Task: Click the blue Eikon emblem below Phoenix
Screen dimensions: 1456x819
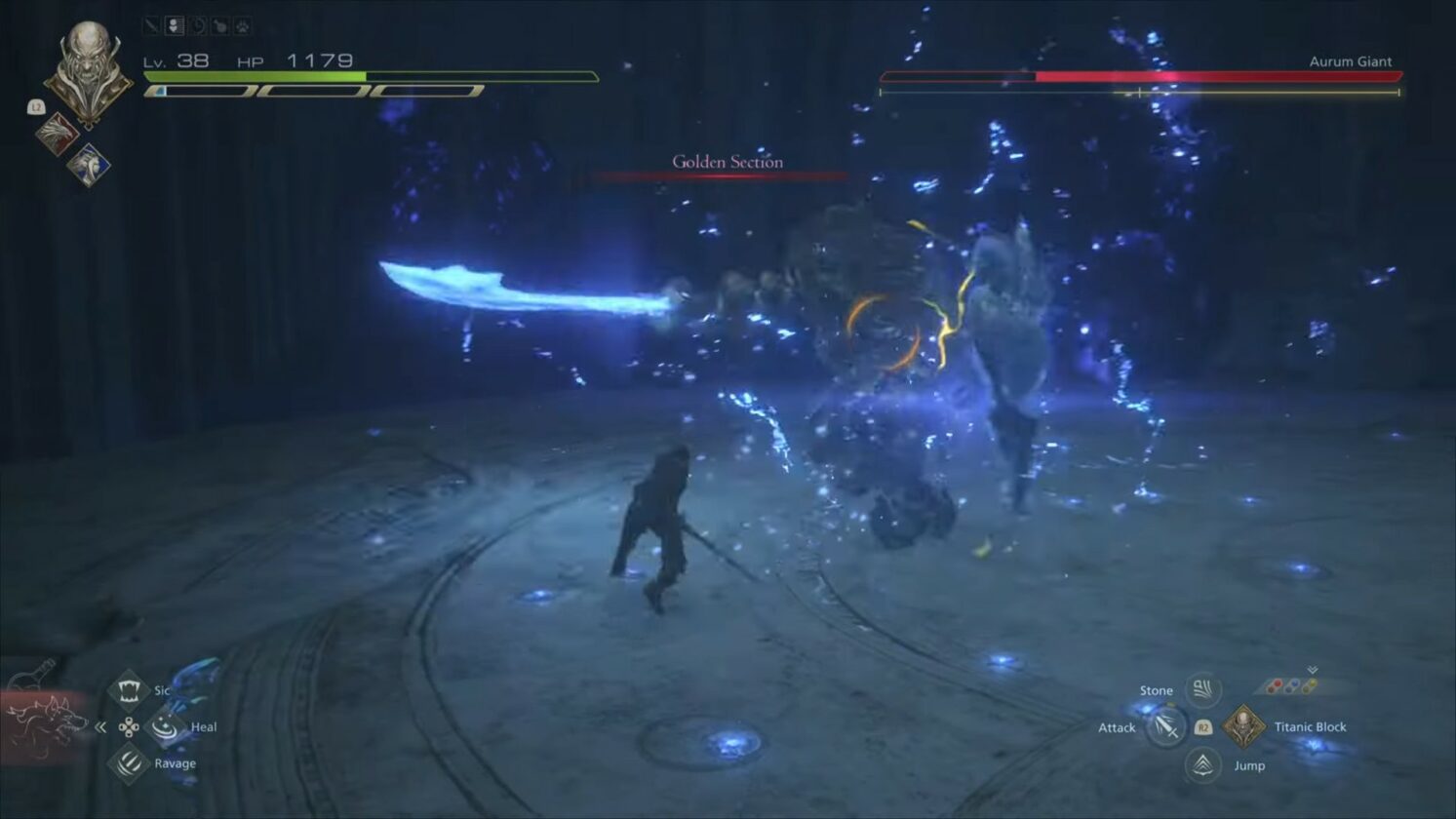Action: 88,165
